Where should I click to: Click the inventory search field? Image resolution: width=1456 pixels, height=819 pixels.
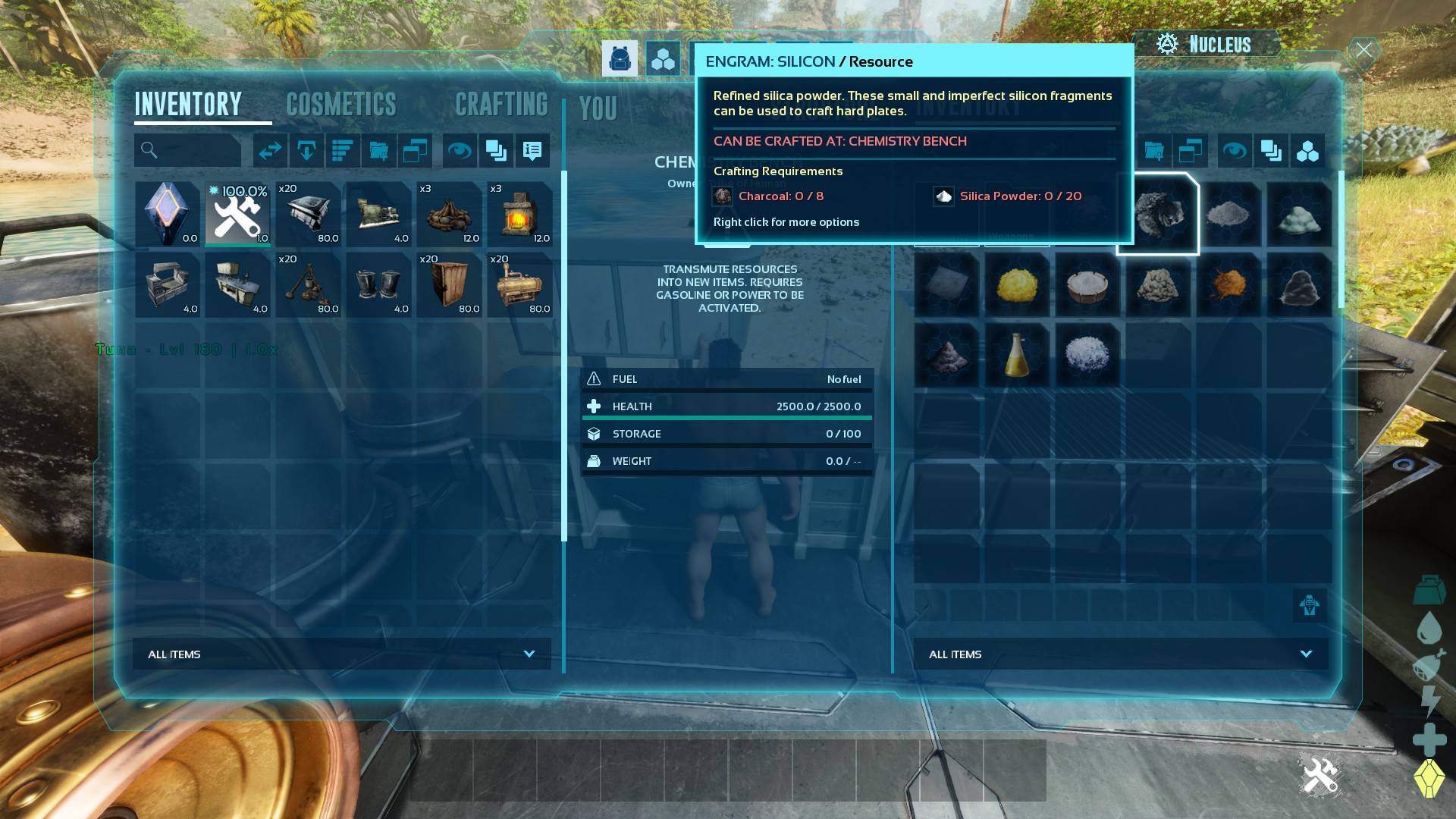point(188,150)
